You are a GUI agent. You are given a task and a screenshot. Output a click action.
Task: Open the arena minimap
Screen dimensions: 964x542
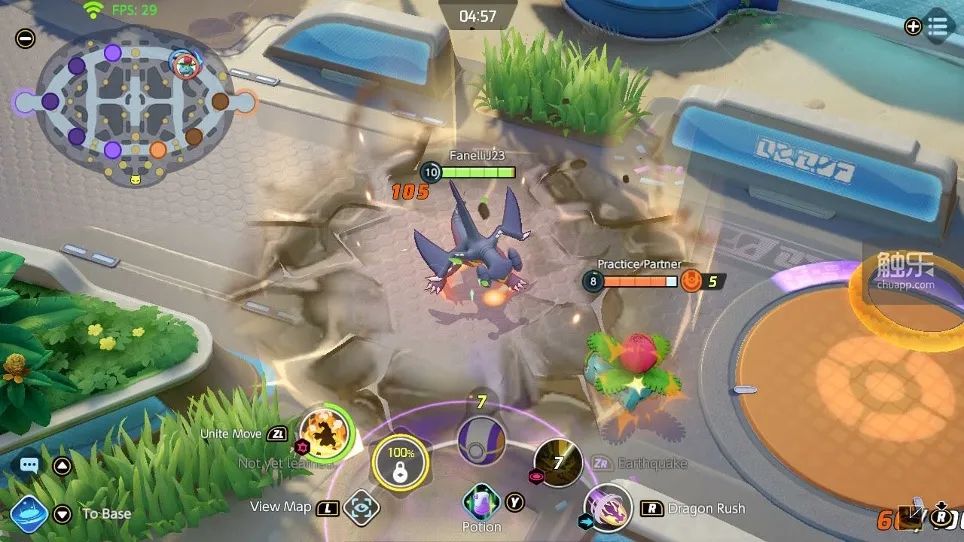tap(134, 108)
